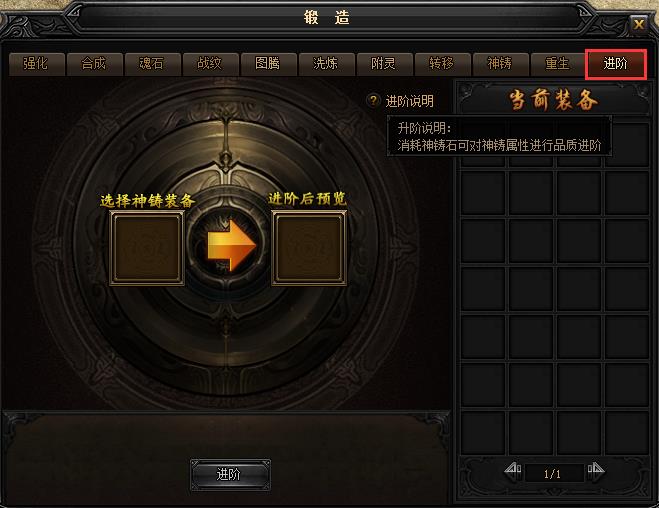Click the 进阶 button at the bottom

(229, 474)
